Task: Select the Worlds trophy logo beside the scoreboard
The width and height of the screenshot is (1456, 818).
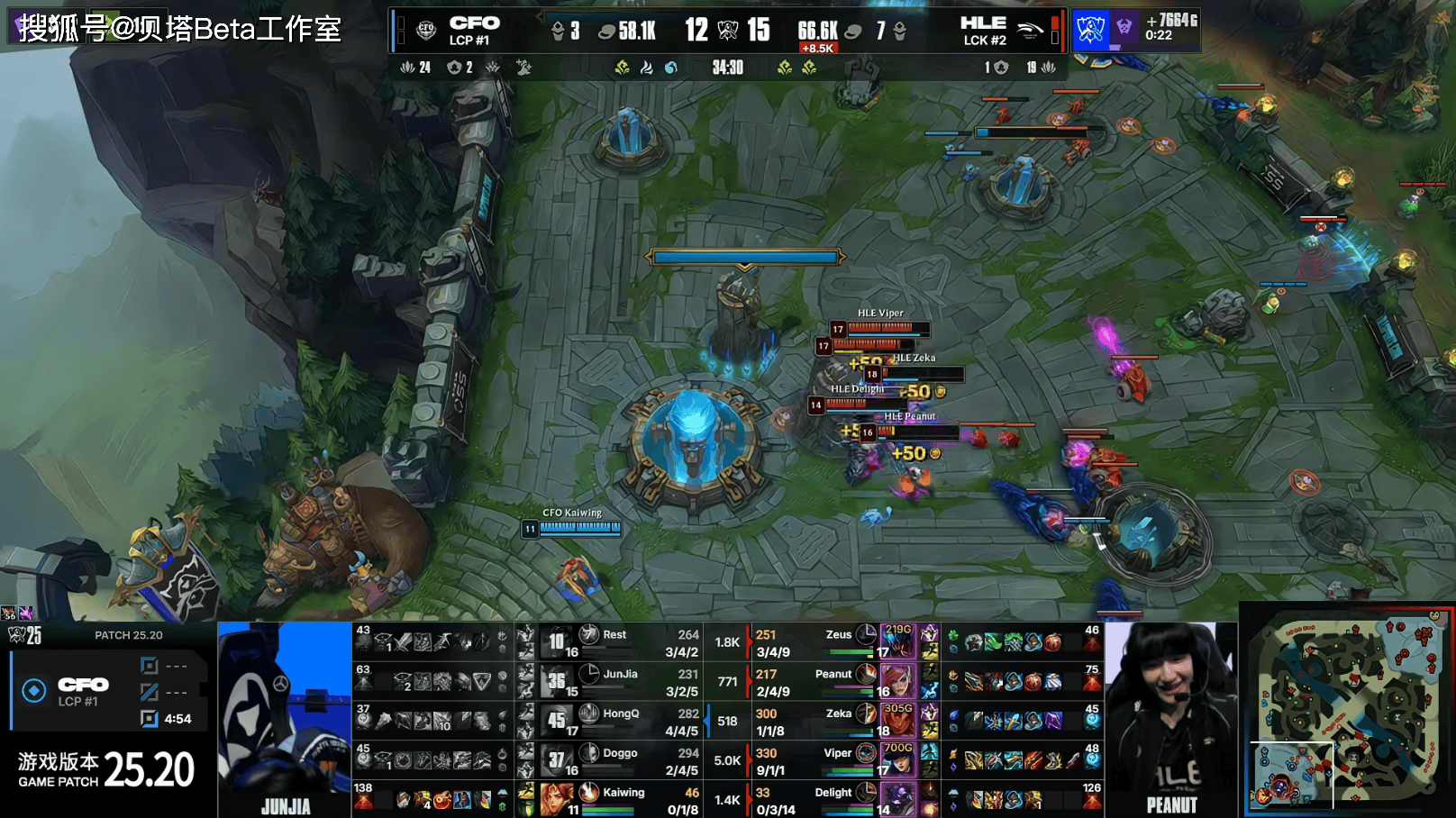Action: 1090,31
